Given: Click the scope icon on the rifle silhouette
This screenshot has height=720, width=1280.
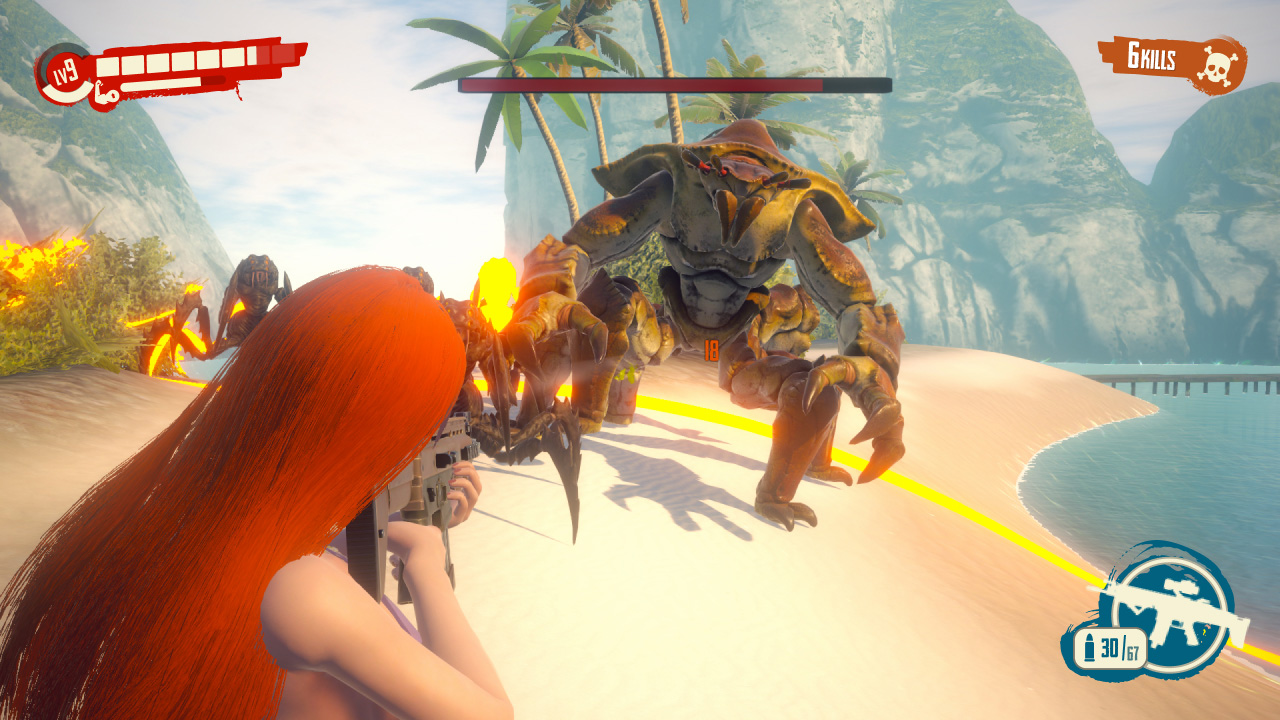Looking at the screenshot, I should [x=1180, y=586].
